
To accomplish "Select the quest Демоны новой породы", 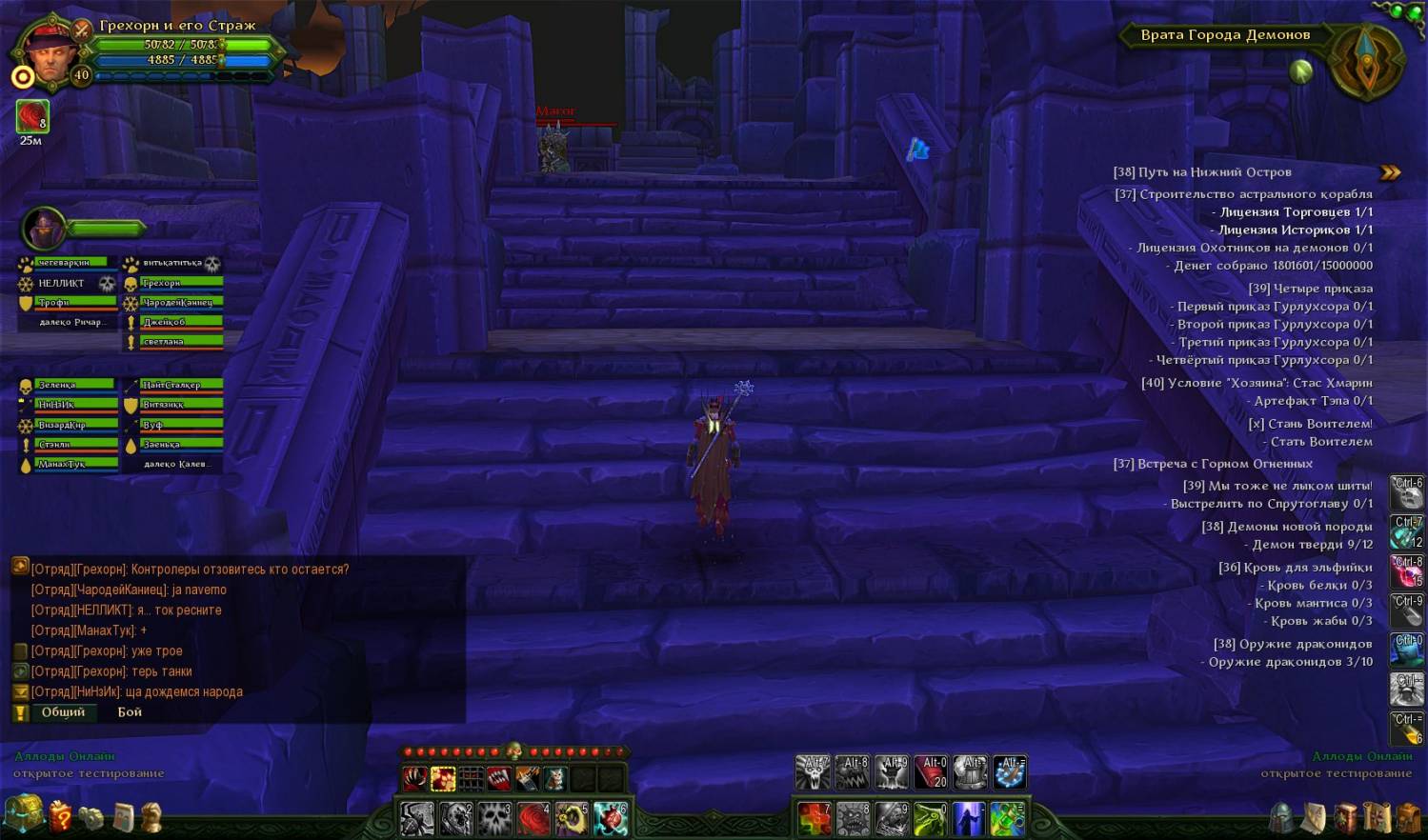I will pos(1286,527).
